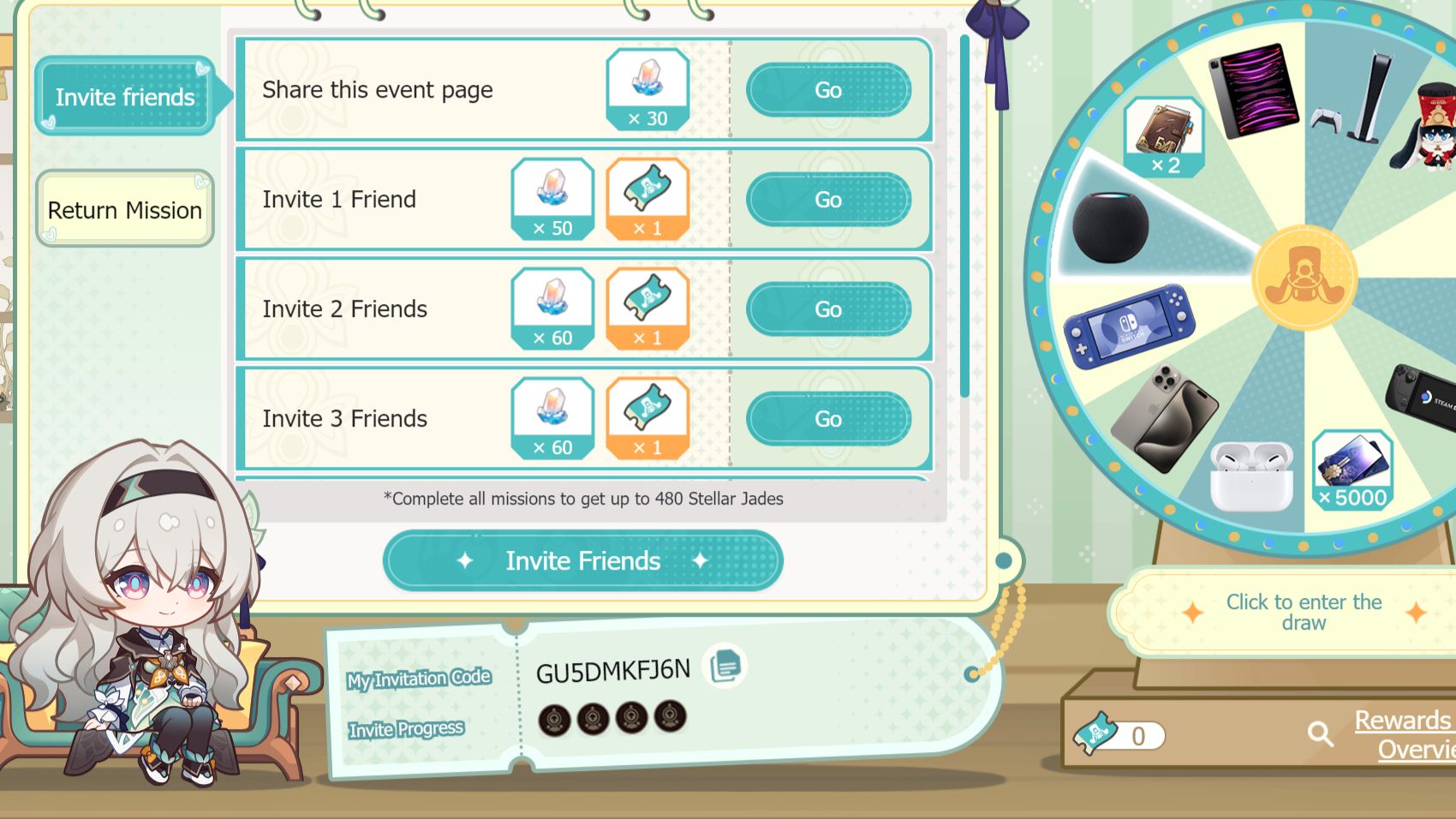1456x819 pixels.
Task: Open the Return Mission tab
Action: 124,209
